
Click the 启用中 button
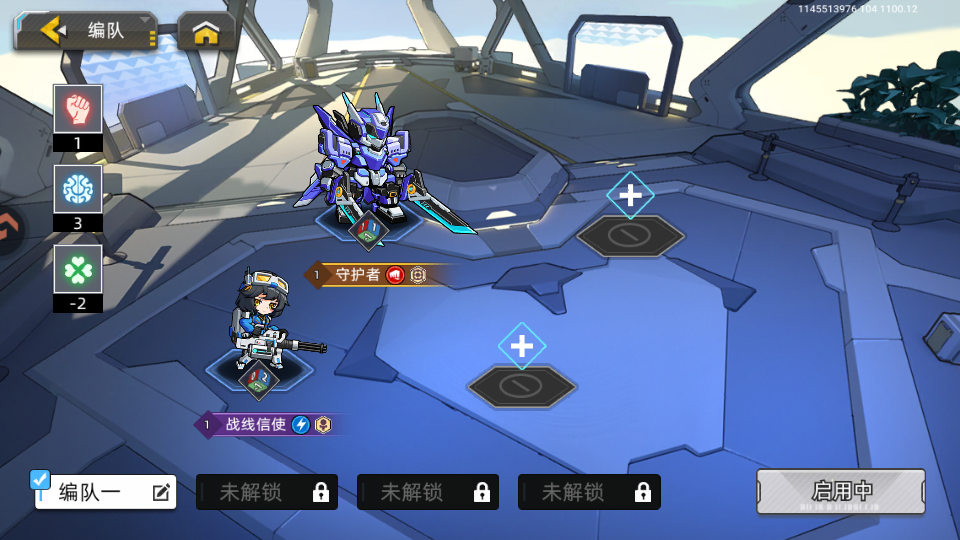point(840,491)
